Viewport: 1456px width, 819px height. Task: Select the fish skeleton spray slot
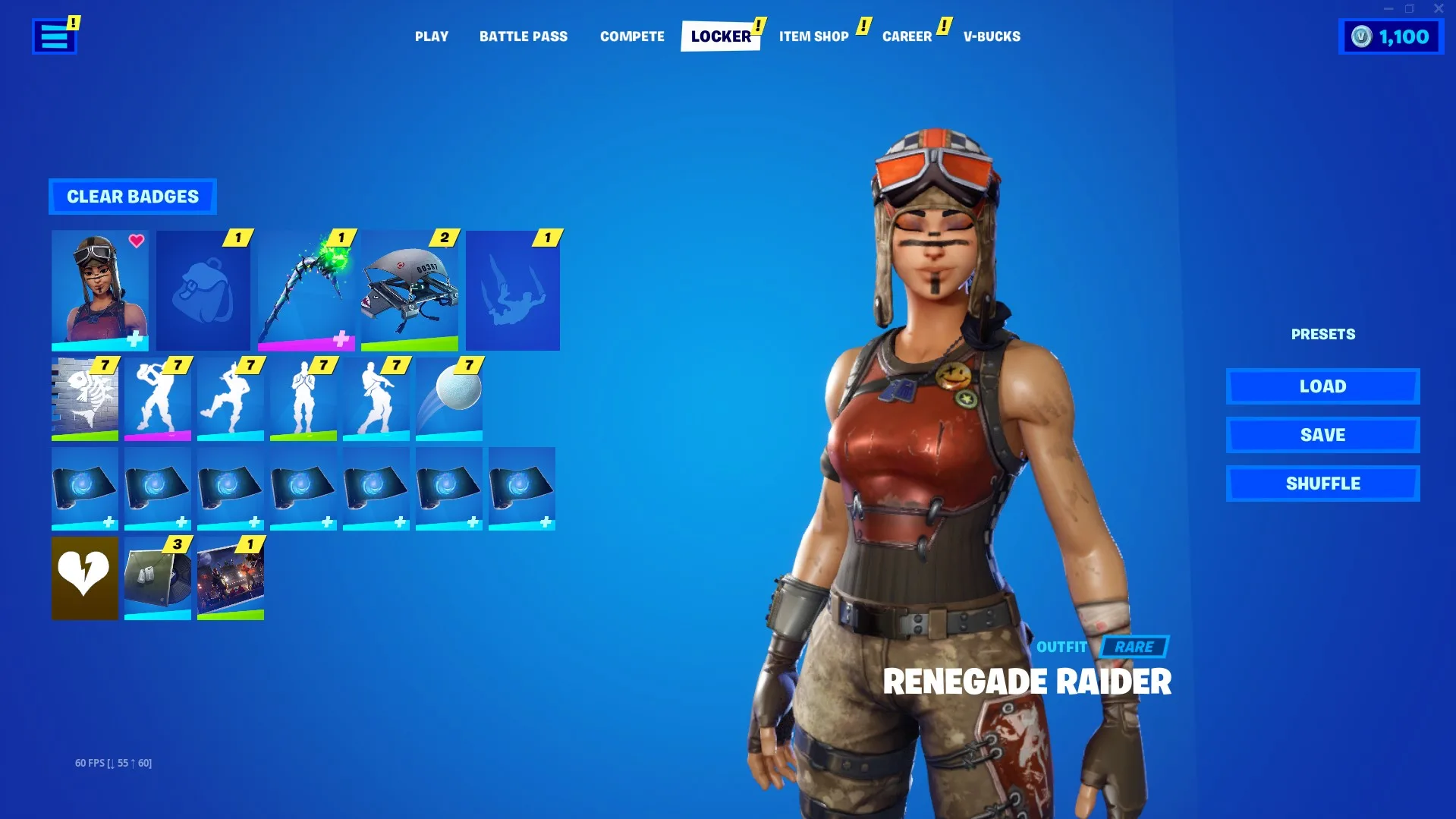84,399
